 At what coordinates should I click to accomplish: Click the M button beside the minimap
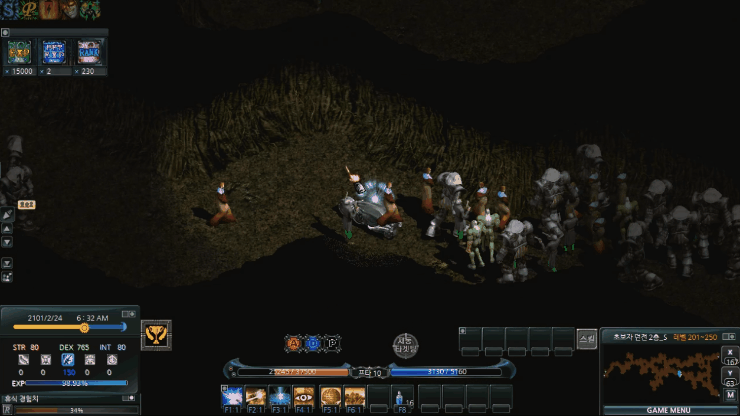(x=731, y=396)
